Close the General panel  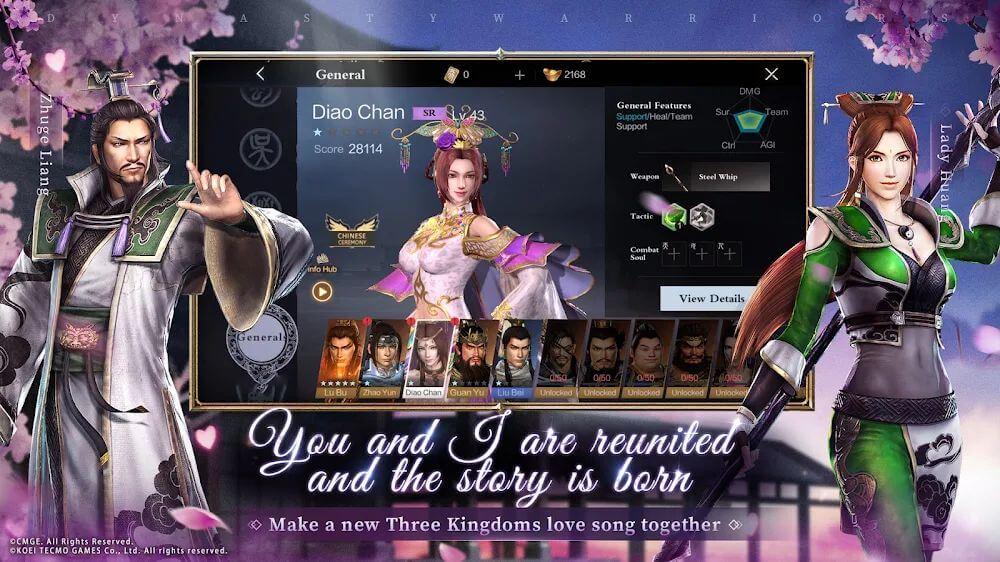pyautogui.click(x=771, y=74)
